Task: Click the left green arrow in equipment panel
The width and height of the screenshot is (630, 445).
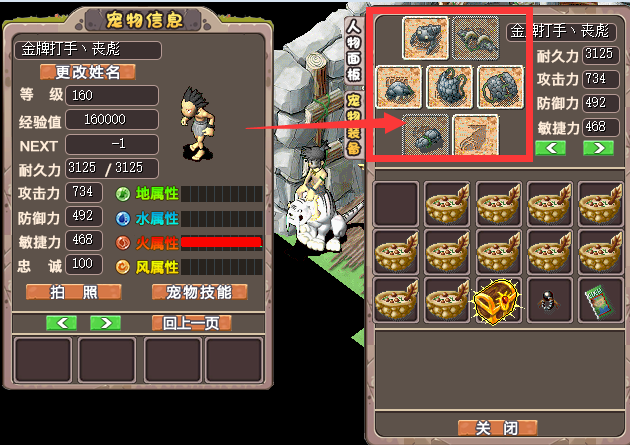Action: [551, 148]
